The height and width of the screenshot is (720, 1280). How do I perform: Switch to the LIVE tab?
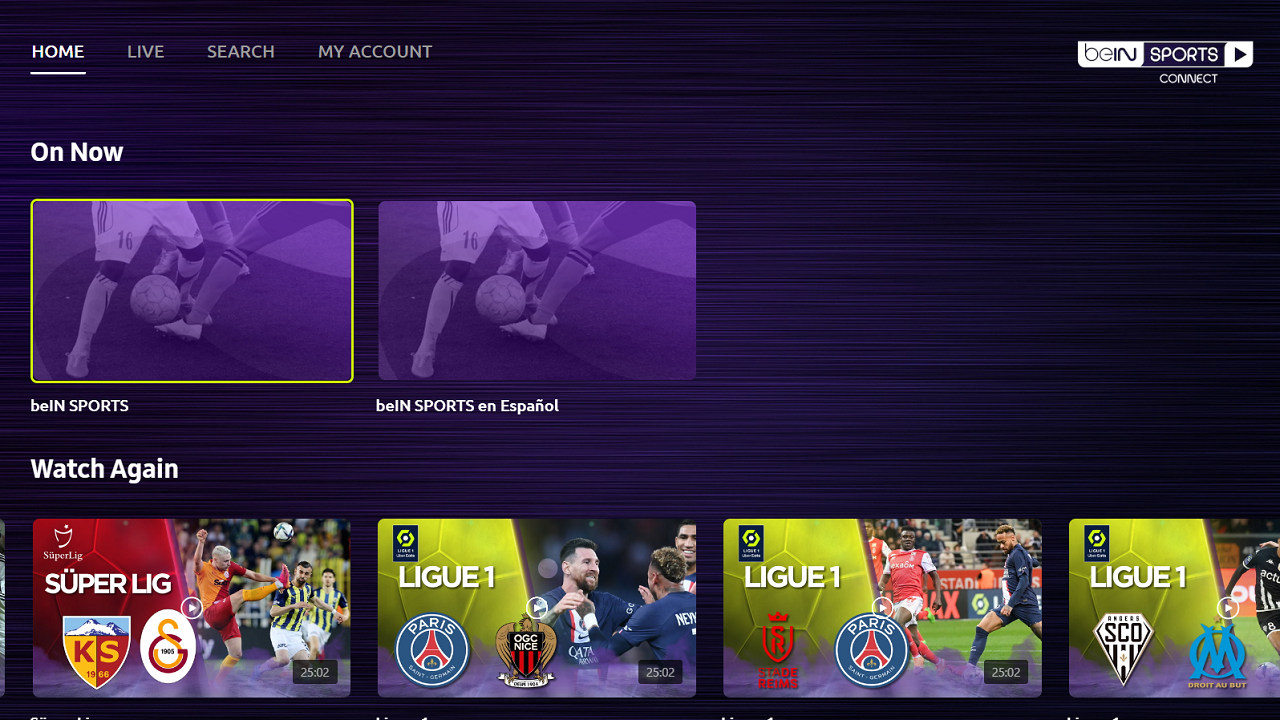coord(145,51)
